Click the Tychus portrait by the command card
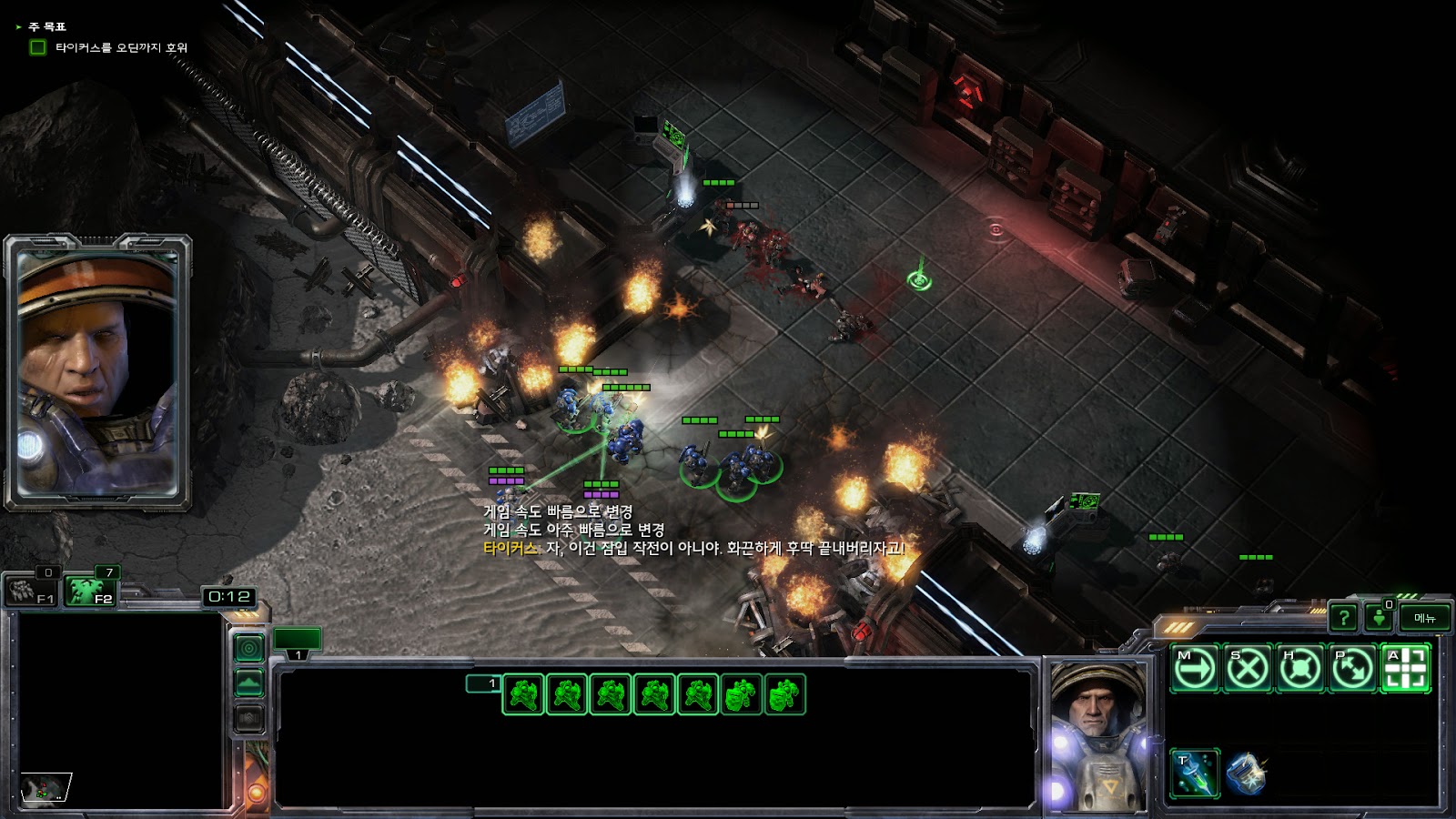Viewport: 1456px width, 819px height. click(x=1097, y=737)
